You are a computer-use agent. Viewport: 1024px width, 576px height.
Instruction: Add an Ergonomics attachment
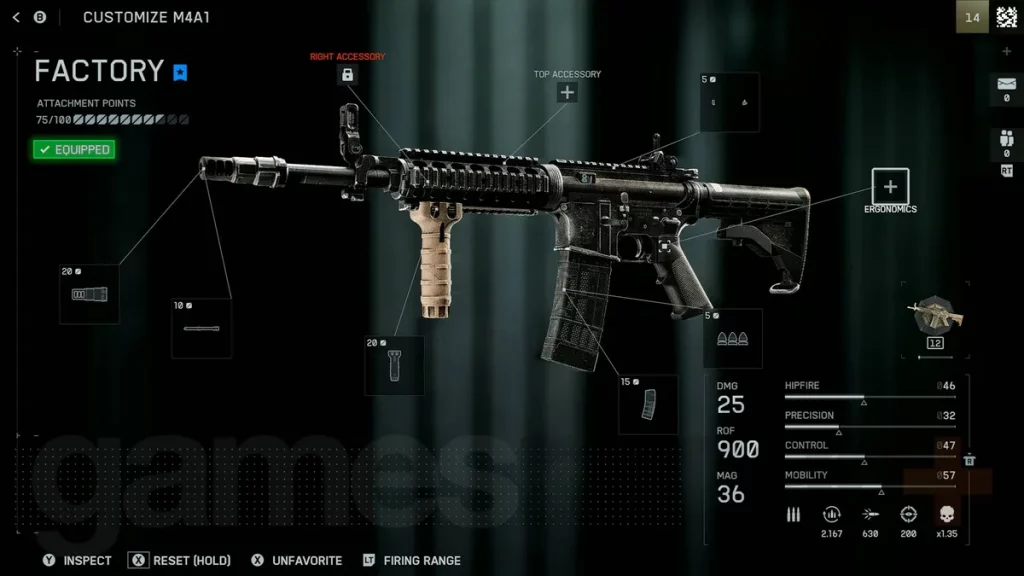[890, 186]
